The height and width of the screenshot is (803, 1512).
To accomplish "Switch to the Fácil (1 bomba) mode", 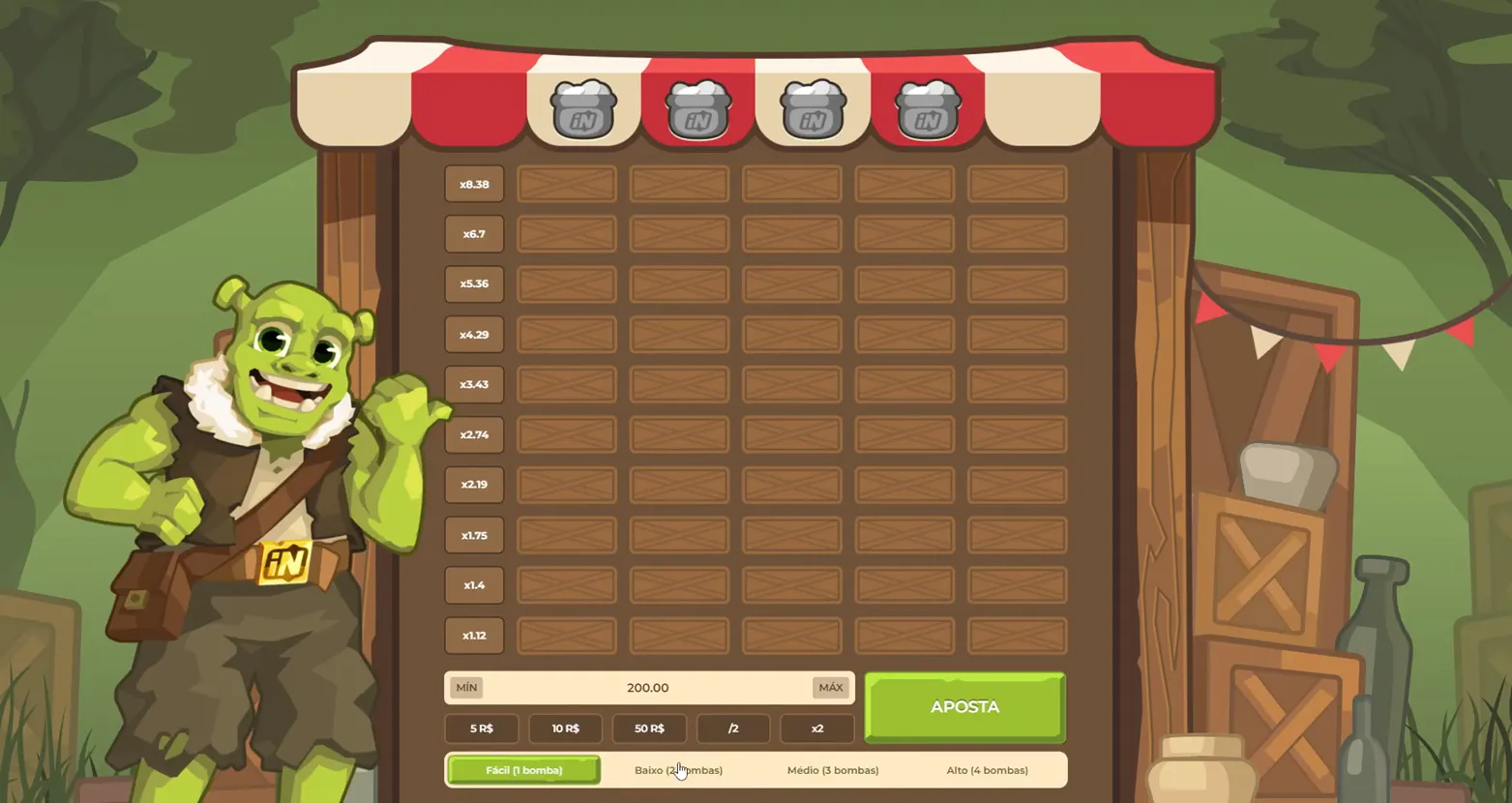I will pyautogui.click(x=523, y=769).
